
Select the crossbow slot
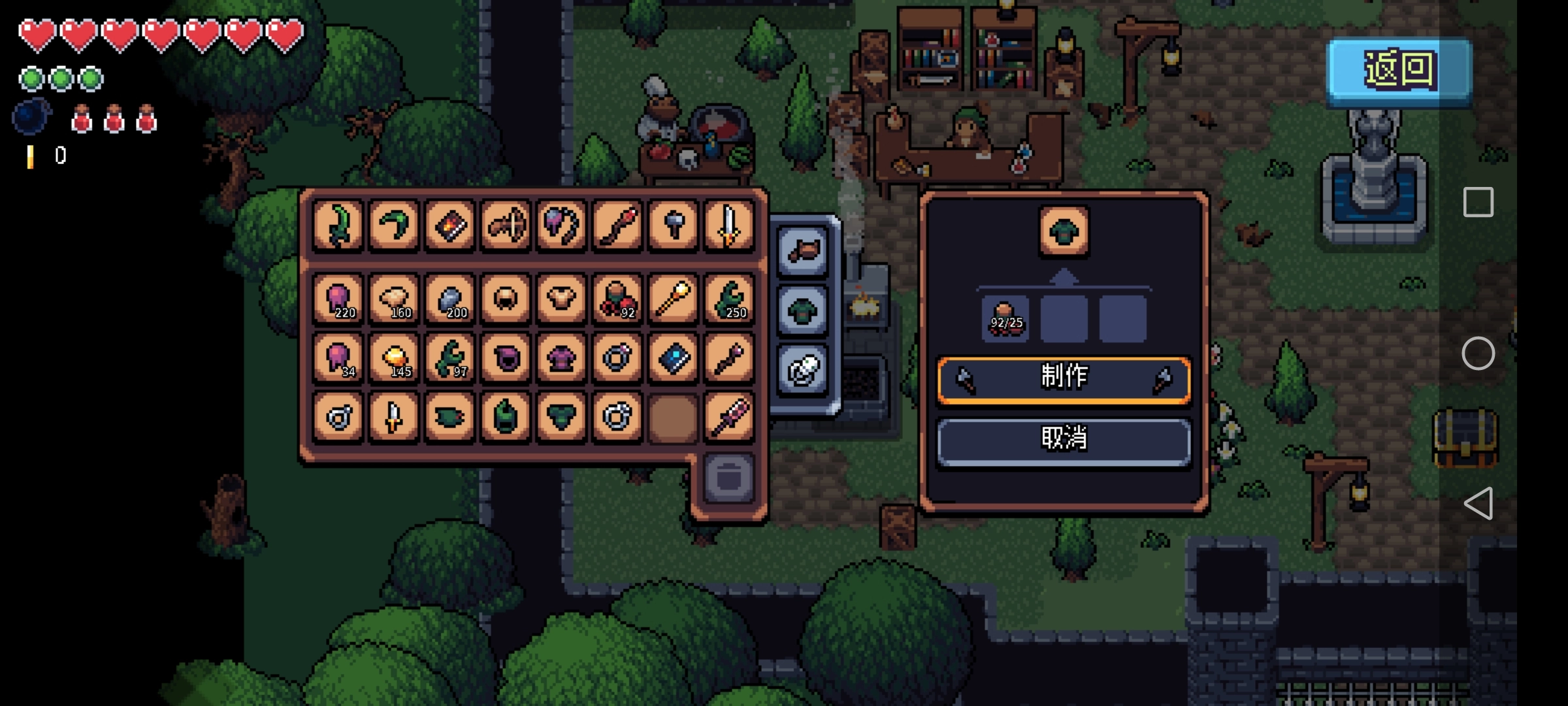506,226
